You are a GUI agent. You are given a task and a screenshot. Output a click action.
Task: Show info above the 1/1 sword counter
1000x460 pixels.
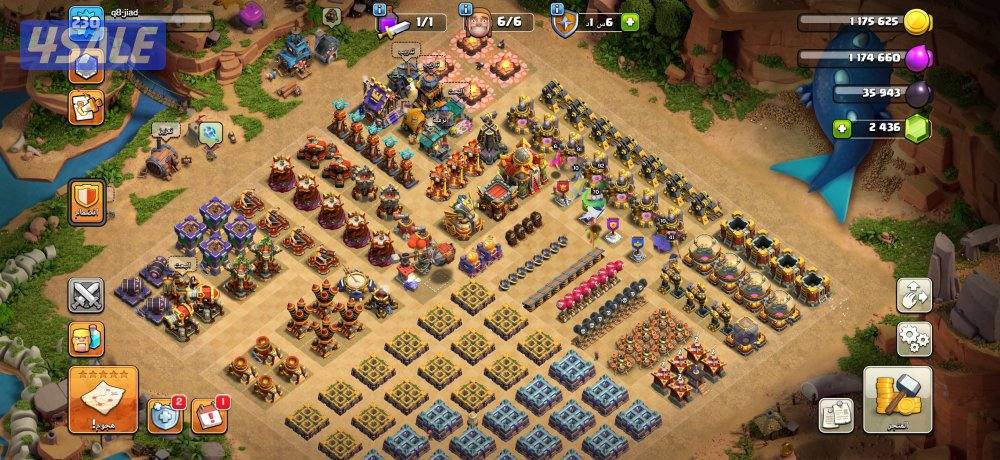point(380,8)
